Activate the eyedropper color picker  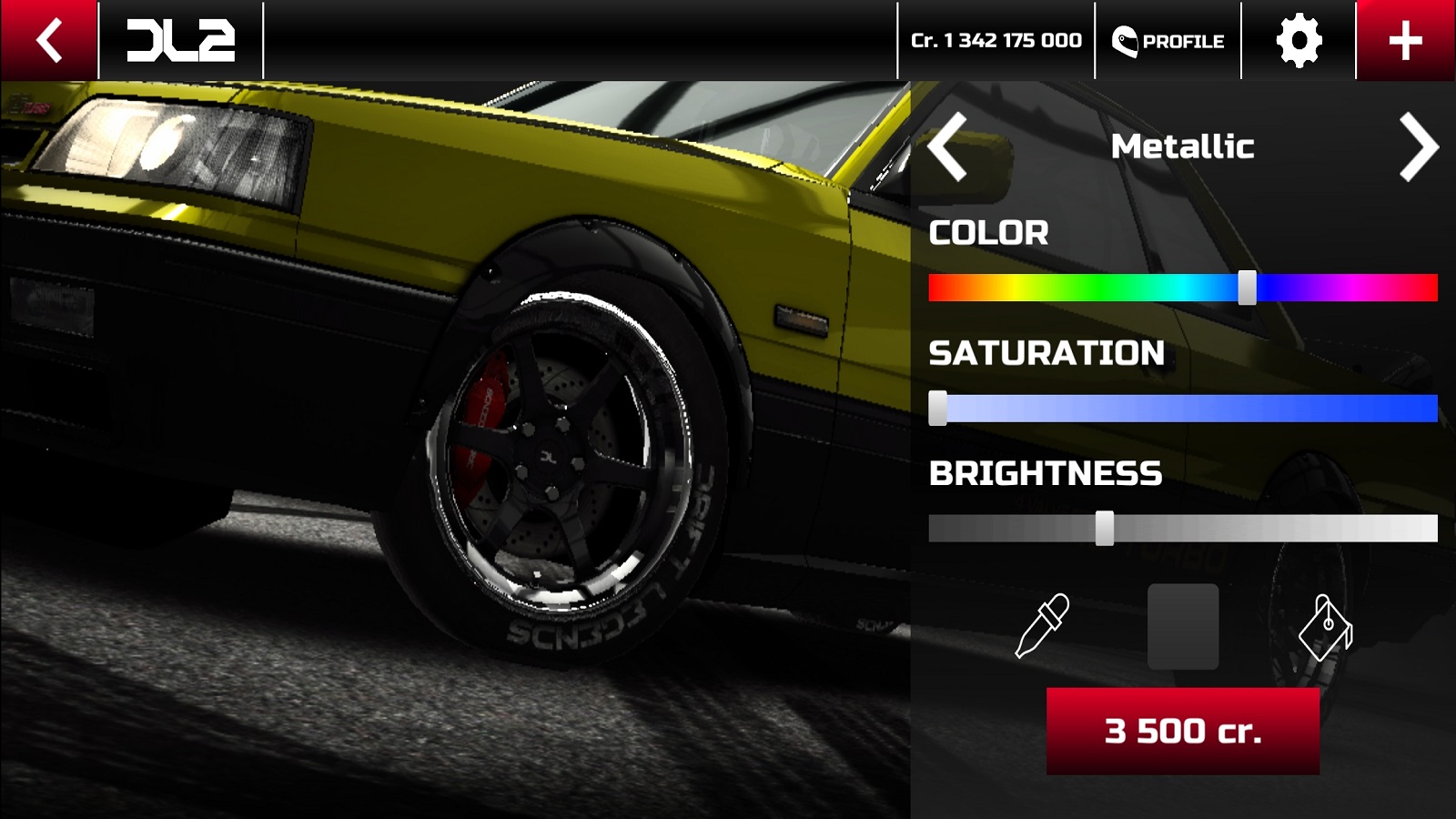pos(1042,626)
